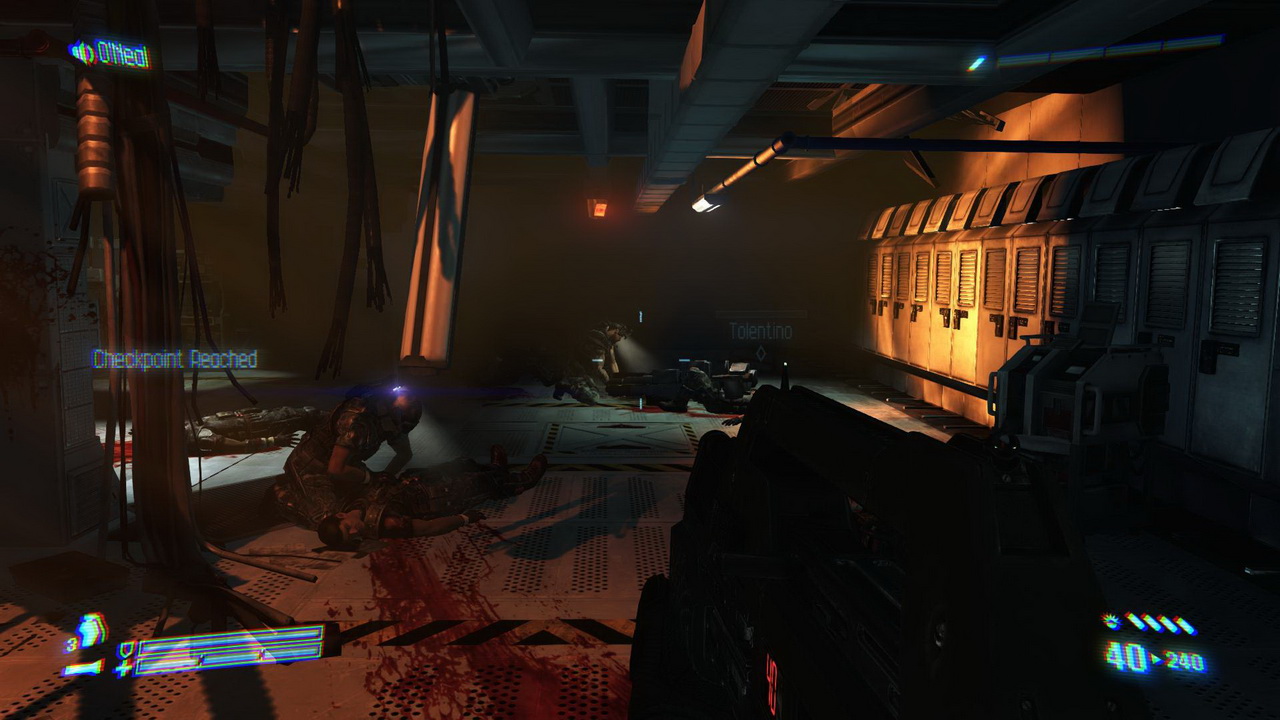
Task: Click the armor shield icon
Action: click(x=125, y=649)
